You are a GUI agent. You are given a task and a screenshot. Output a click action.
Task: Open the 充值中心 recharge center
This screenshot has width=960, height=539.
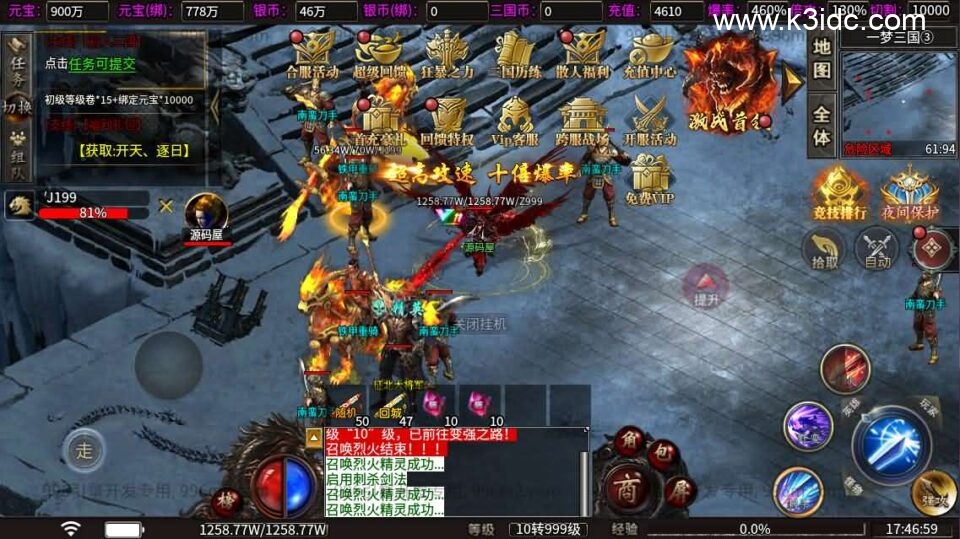pyautogui.click(x=650, y=53)
